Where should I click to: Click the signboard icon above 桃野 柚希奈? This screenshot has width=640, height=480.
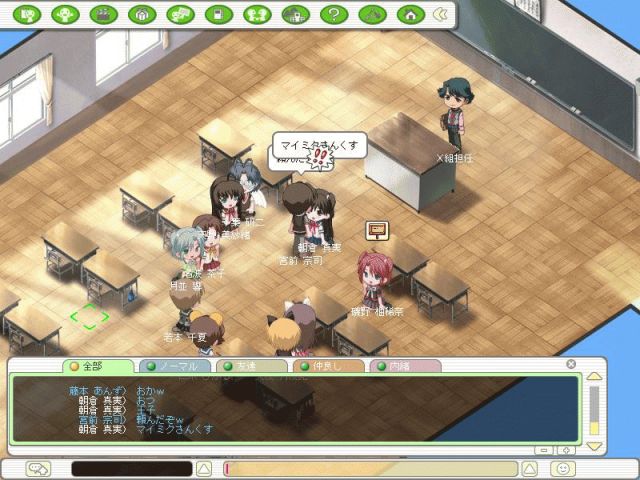pos(377,231)
